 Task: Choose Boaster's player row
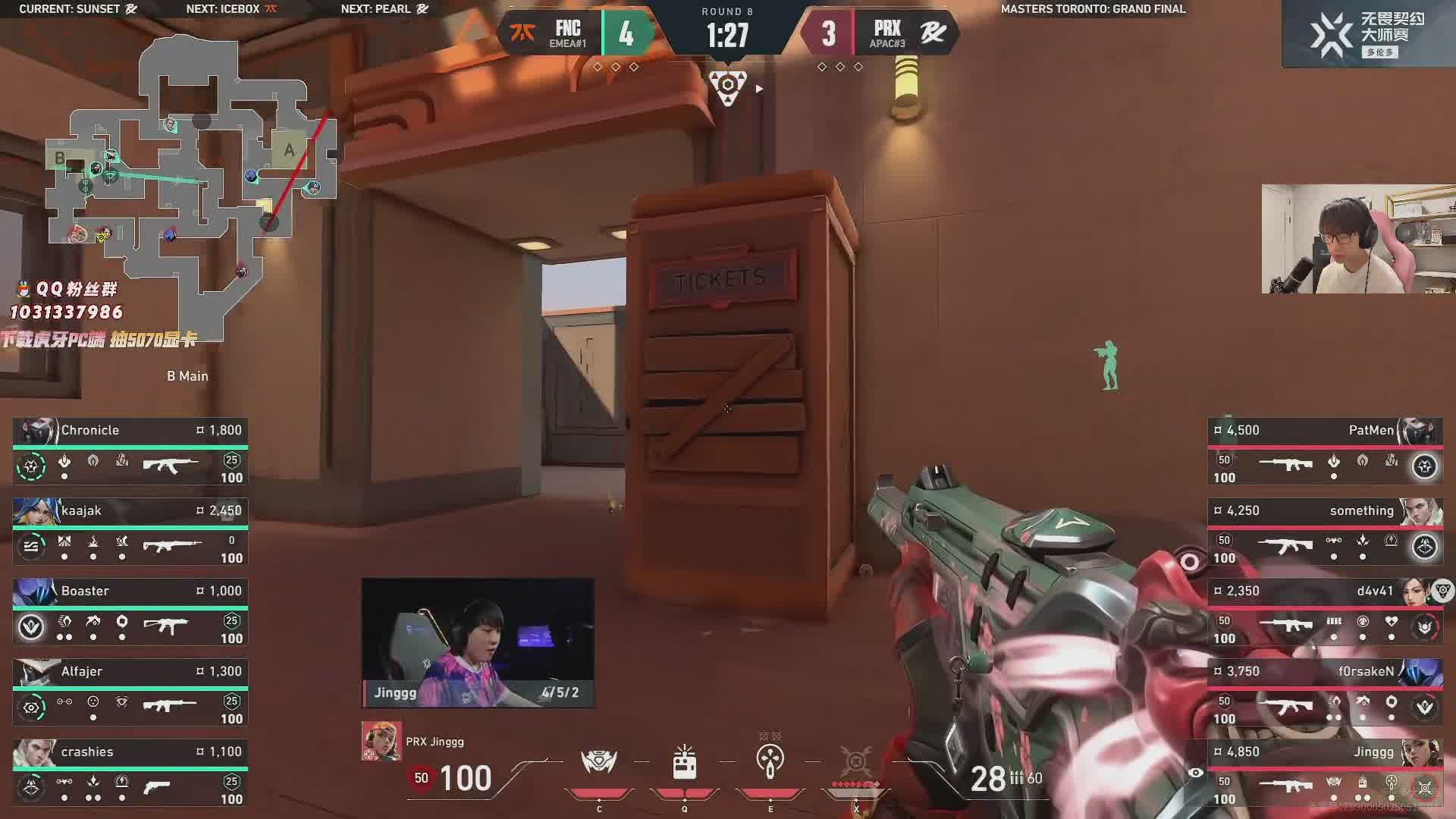[130, 613]
